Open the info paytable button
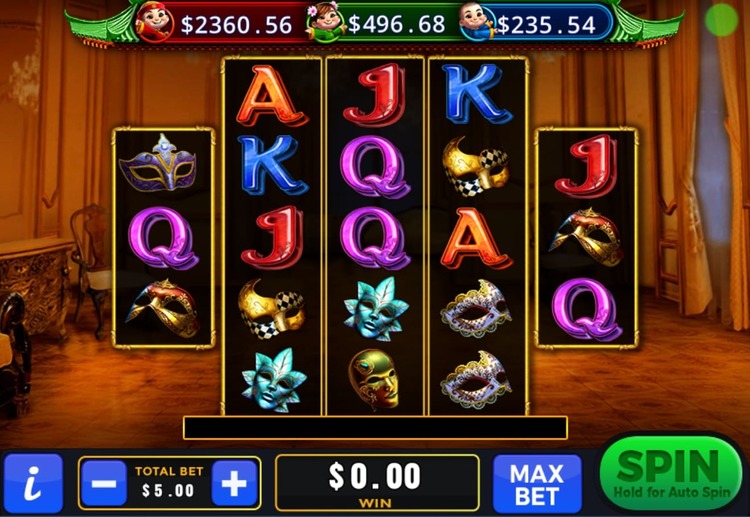 33,484
